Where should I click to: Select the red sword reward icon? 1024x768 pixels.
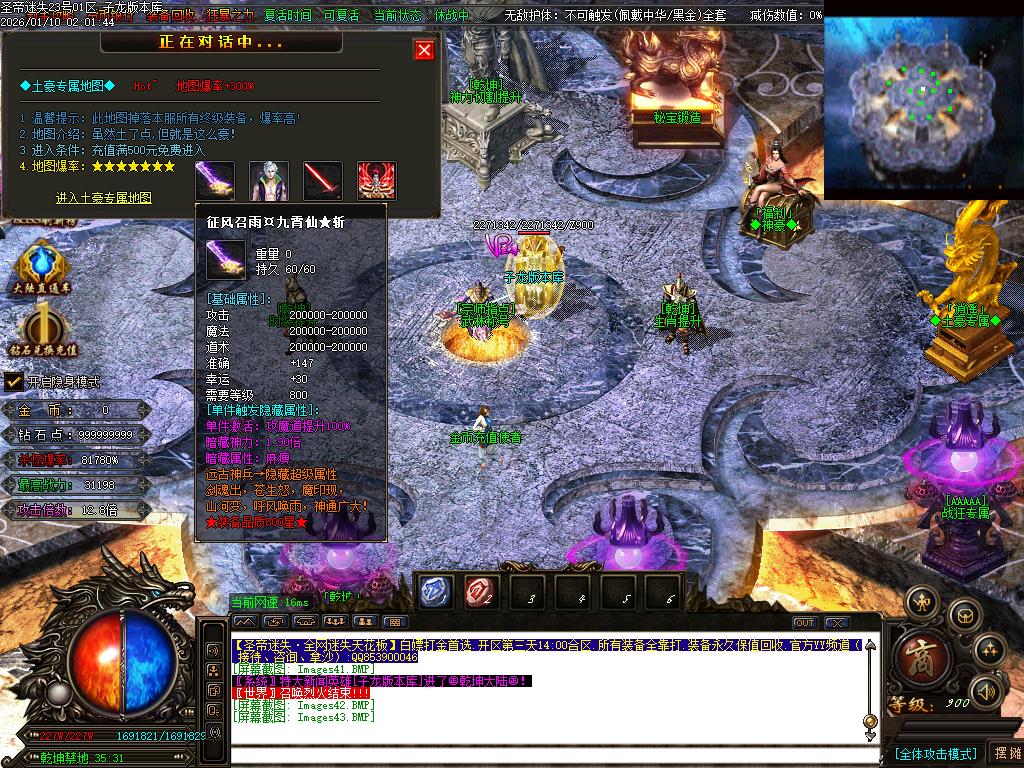coord(323,181)
